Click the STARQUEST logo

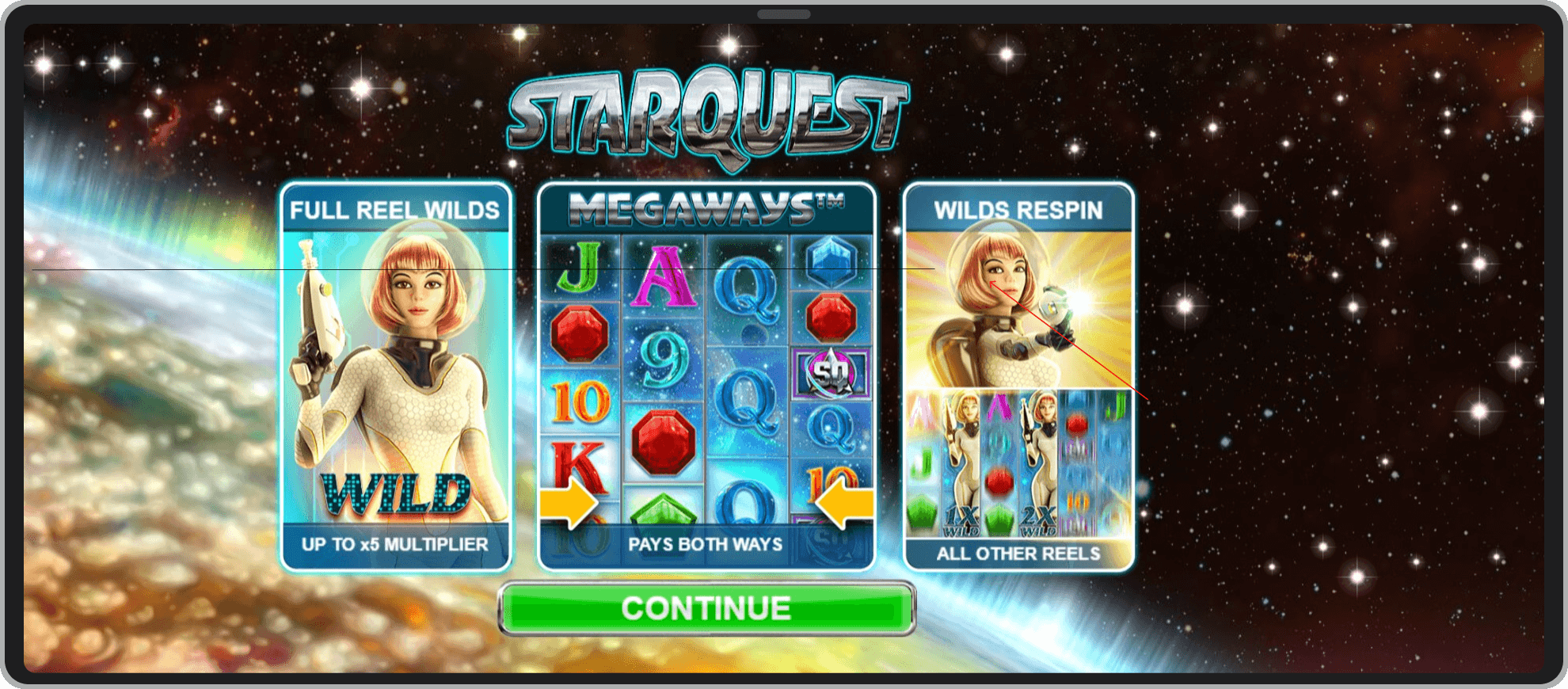(705, 111)
